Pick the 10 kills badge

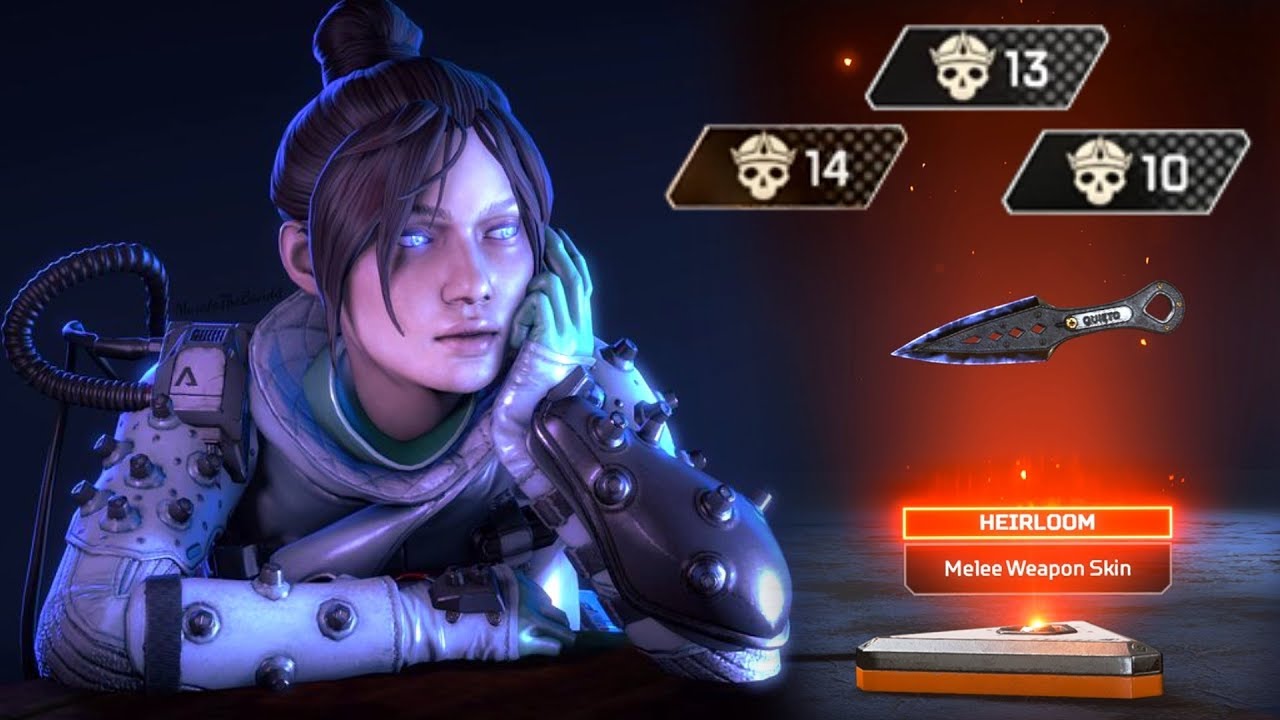(1126, 171)
